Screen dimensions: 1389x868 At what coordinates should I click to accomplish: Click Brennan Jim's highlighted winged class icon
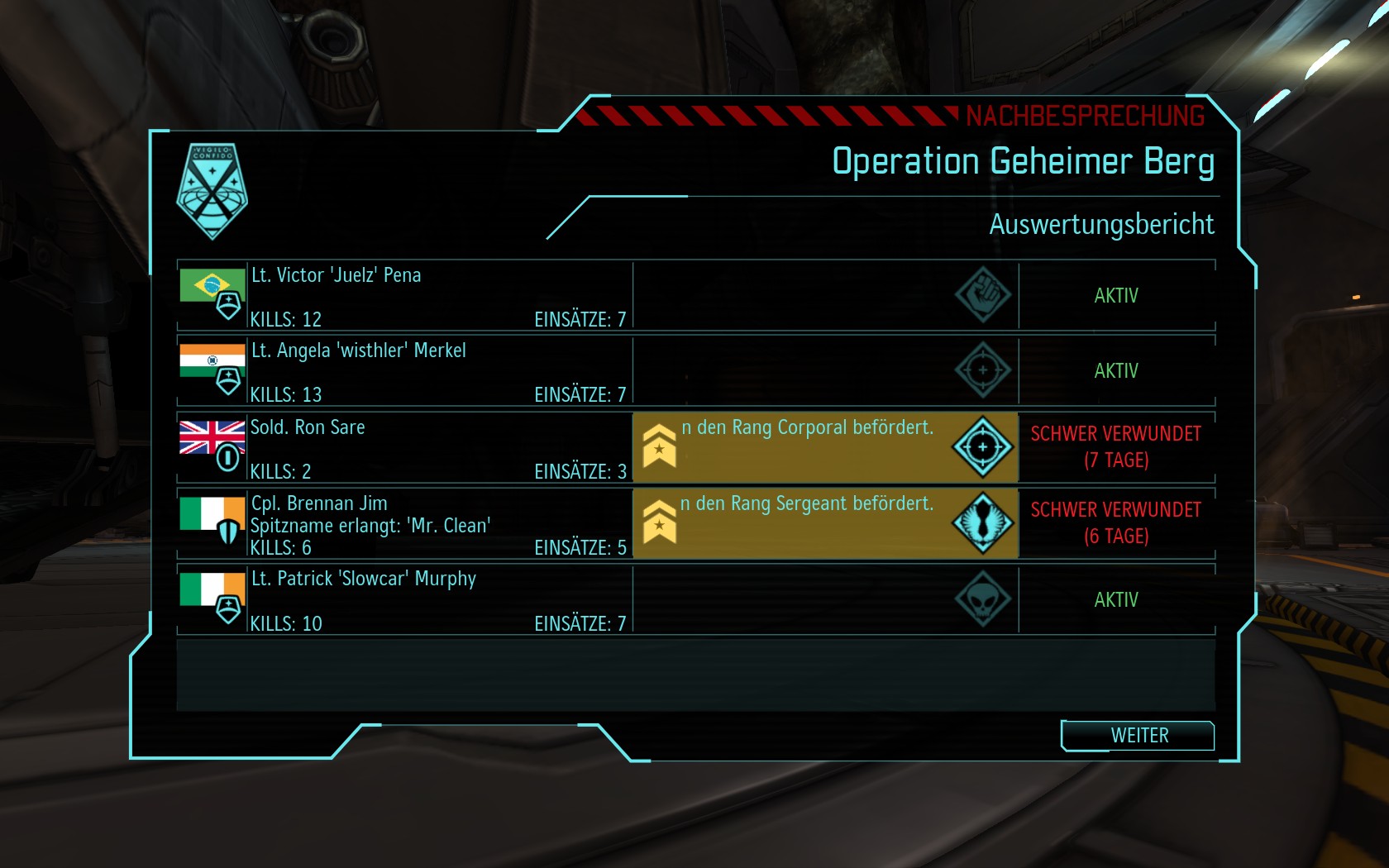pyautogui.click(x=983, y=523)
